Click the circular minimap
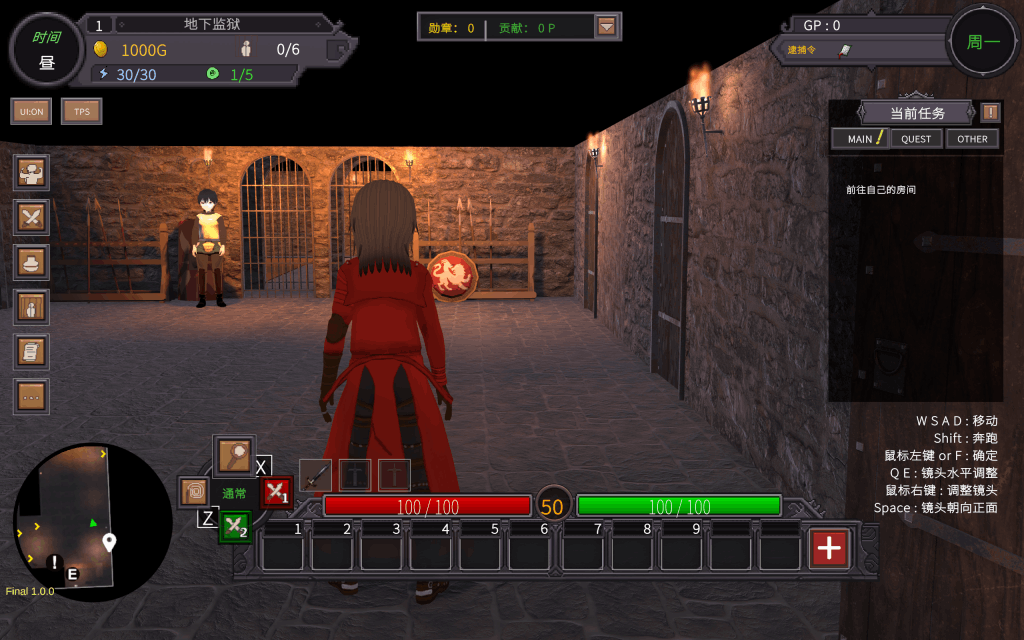1024x640 pixels. pyautogui.click(x=92, y=522)
